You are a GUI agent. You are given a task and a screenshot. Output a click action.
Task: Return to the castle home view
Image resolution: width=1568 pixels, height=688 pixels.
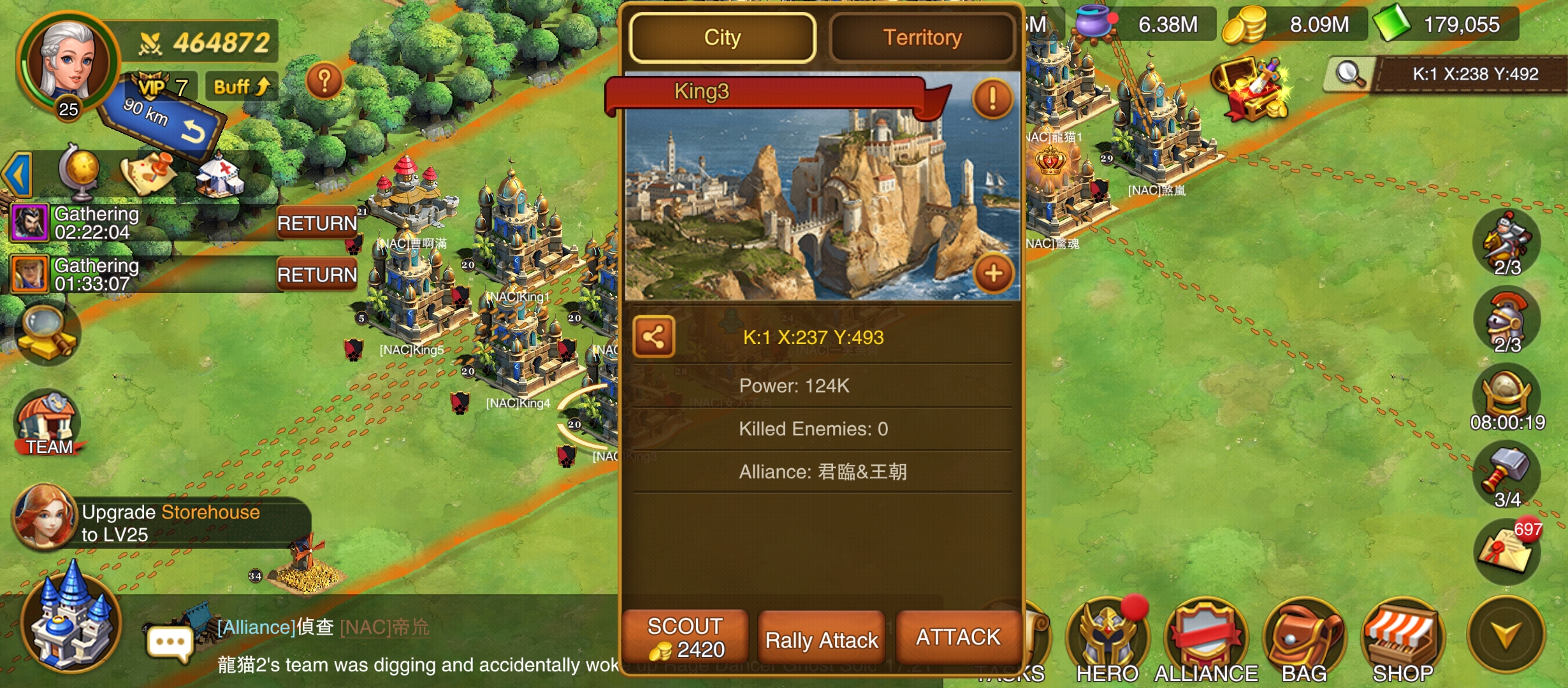pyautogui.click(x=70, y=621)
